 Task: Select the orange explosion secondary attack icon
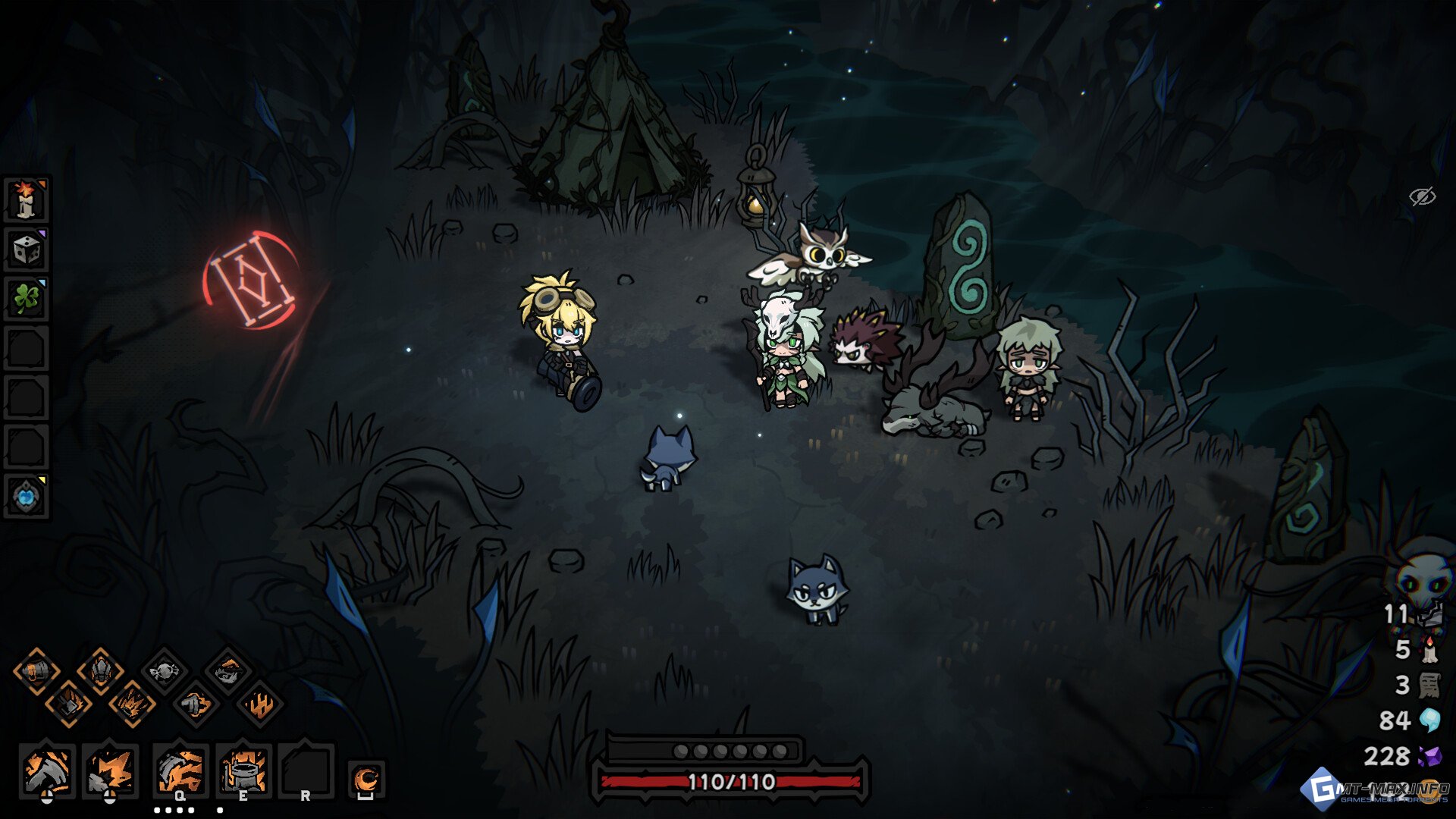pyautogui.click(x=110, y=770)
